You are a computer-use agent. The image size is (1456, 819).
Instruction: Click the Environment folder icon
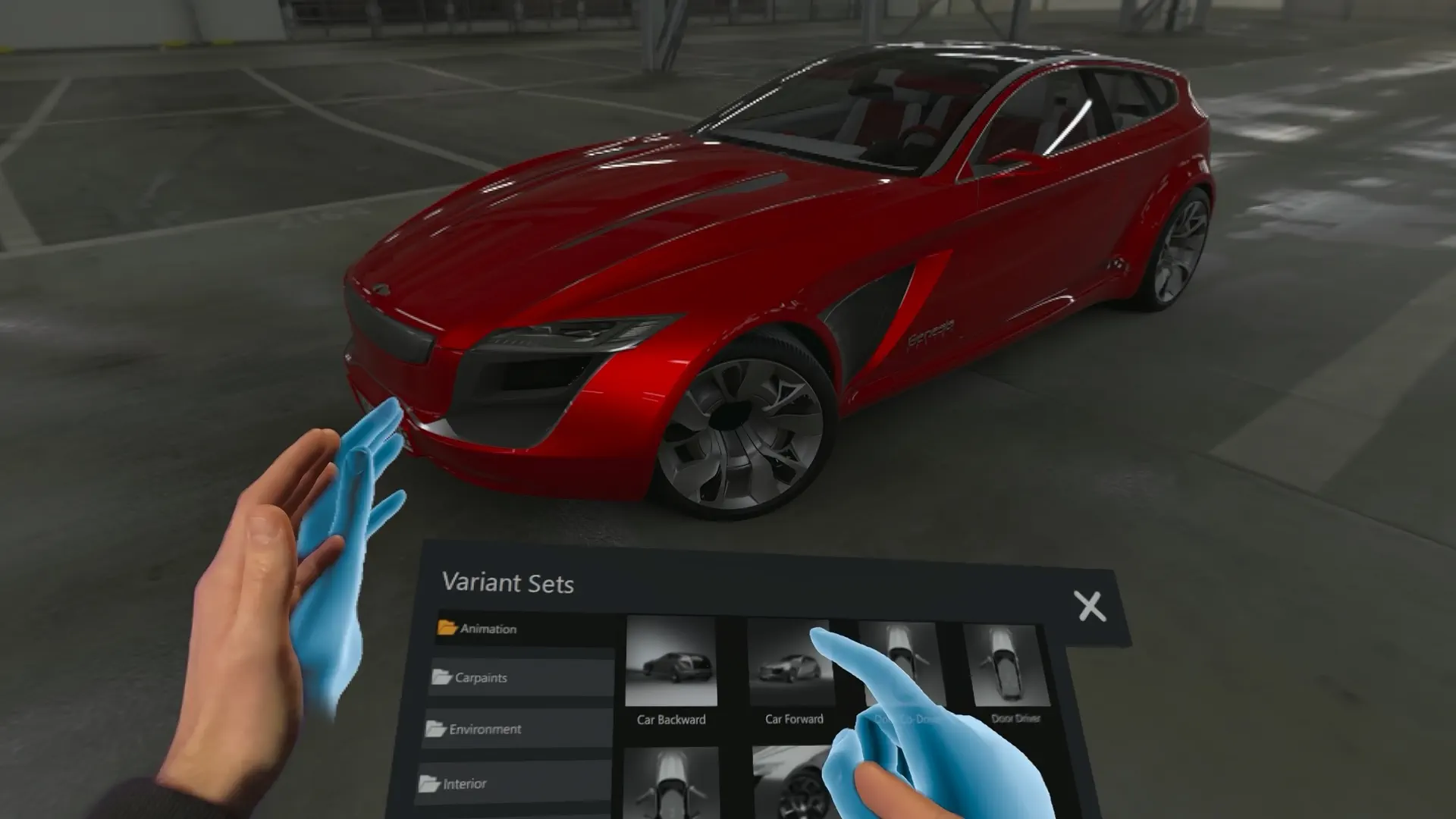(435, 727)
